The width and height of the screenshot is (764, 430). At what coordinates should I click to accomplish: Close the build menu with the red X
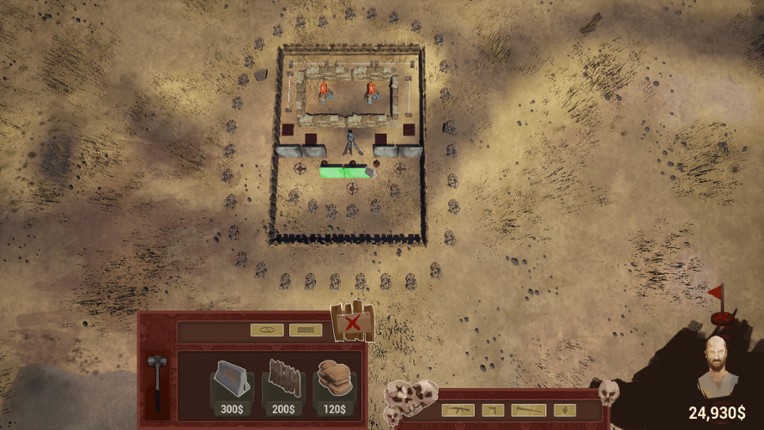352,323
